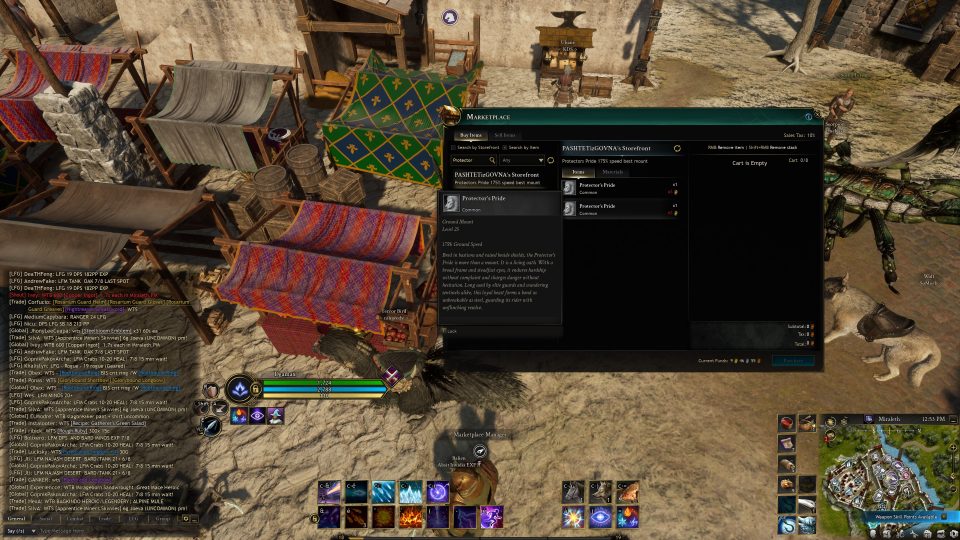Activate the ice spikes ability on the hotbar
Screen dimensions: 960x540
click(x=411, y=492)
